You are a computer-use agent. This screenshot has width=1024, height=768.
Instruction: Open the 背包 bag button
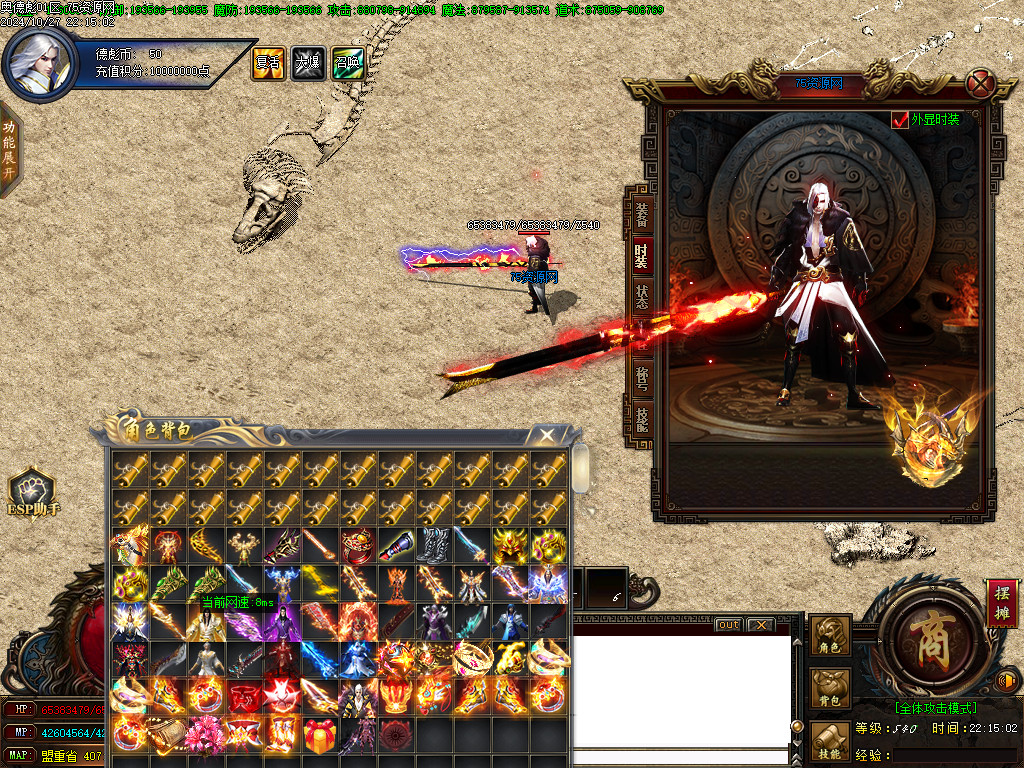pyautogui.click(x=830, y=689)
